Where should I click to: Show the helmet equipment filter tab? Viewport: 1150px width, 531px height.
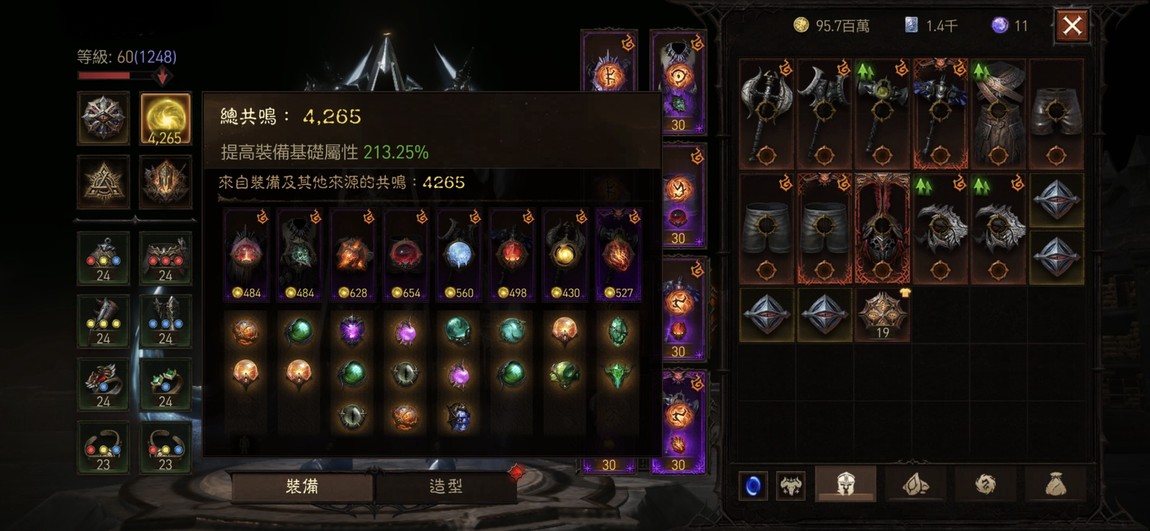(x=846, y=485)
